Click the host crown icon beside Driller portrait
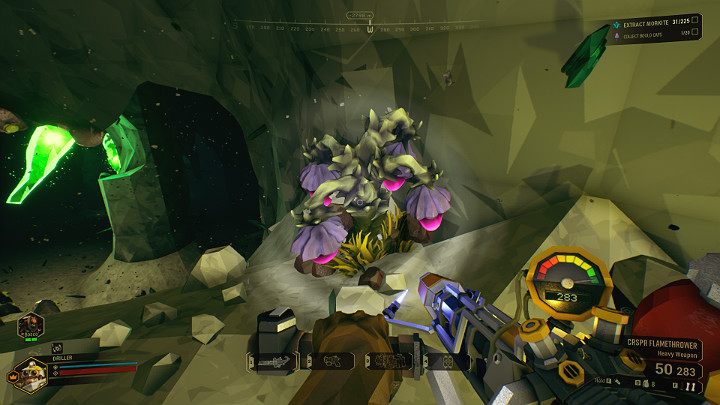 coord(12,378)
